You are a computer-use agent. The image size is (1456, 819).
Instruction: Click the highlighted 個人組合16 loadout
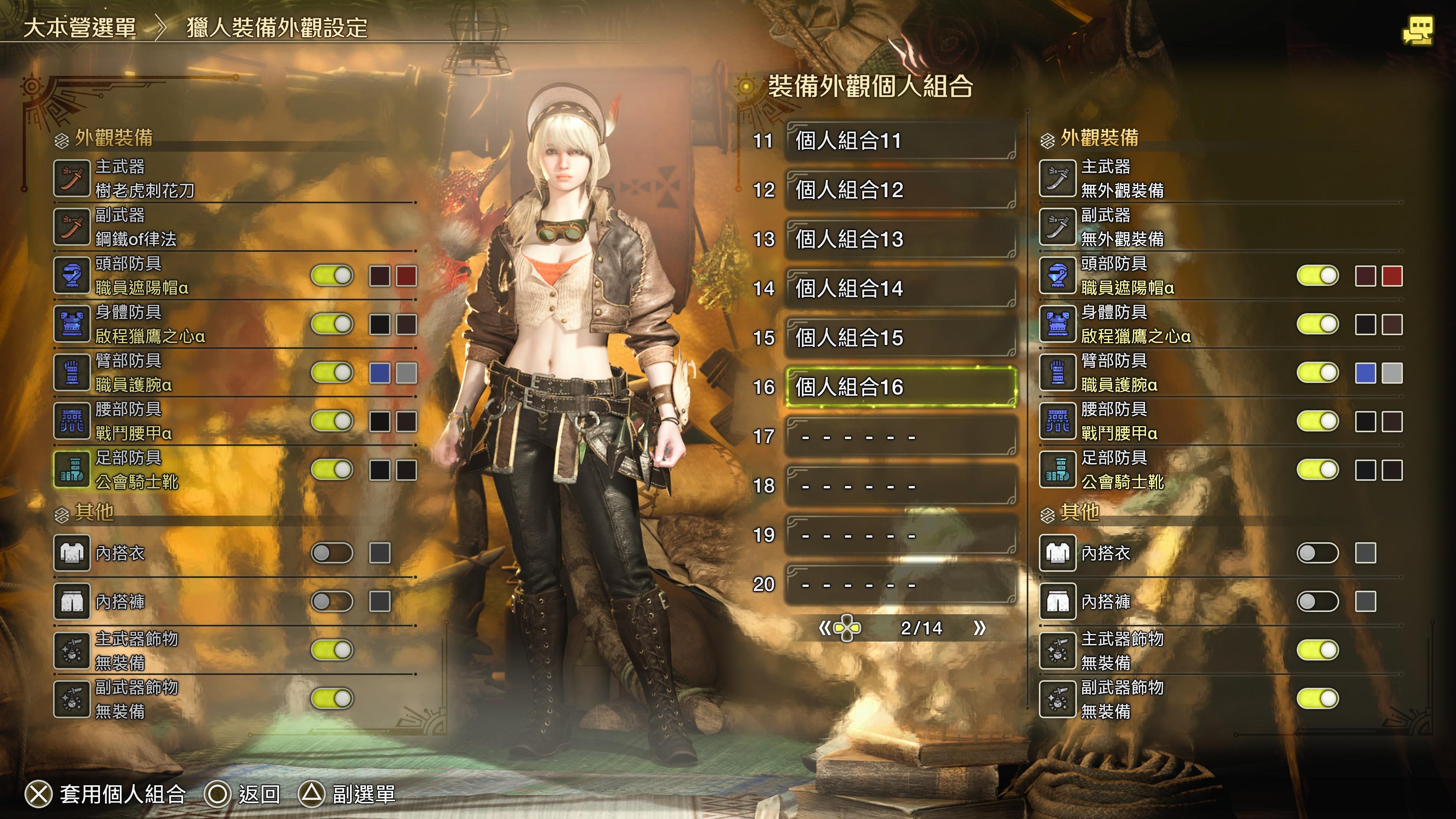coord(901,387)
